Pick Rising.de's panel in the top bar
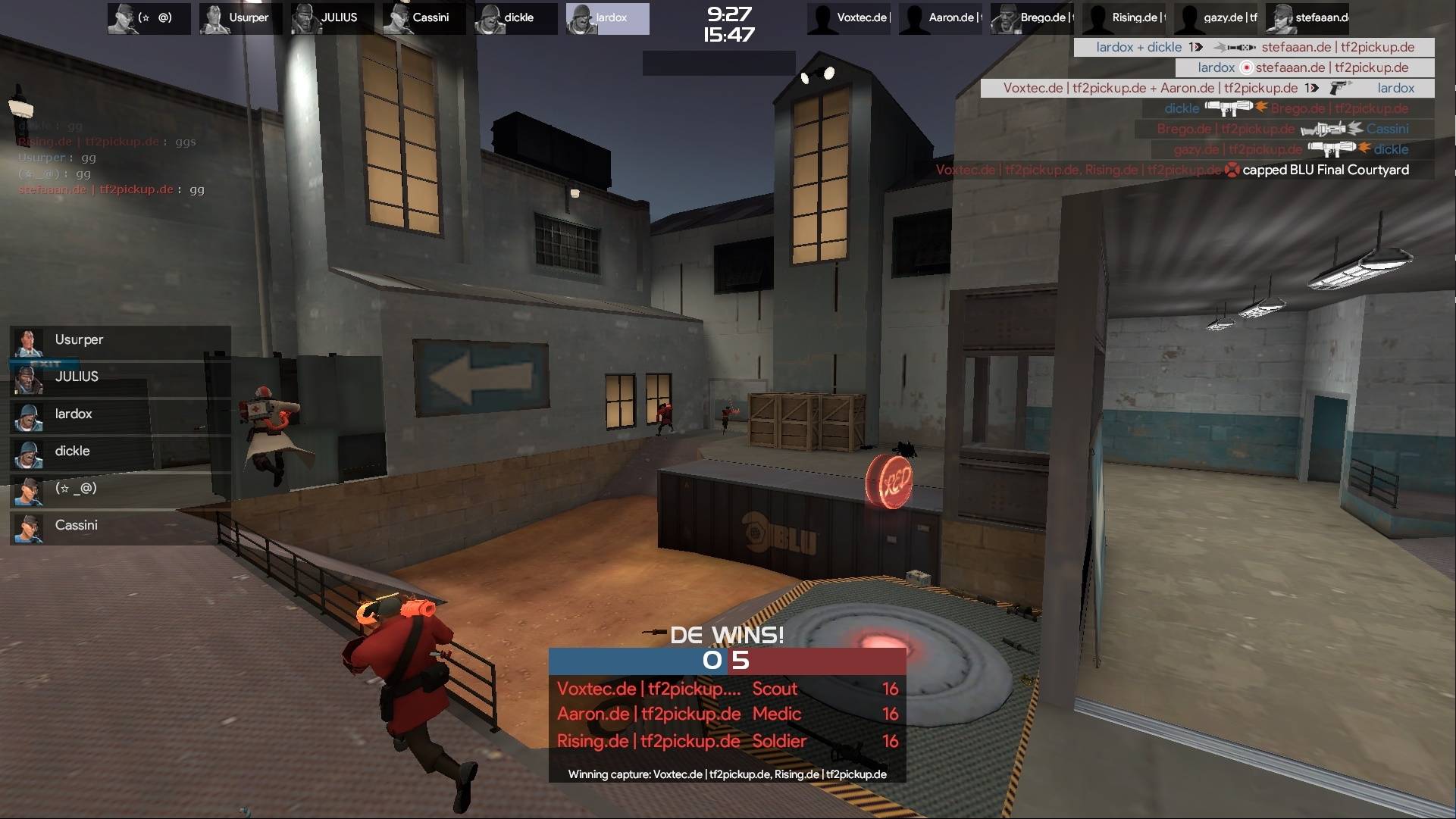 point(1124,18)
